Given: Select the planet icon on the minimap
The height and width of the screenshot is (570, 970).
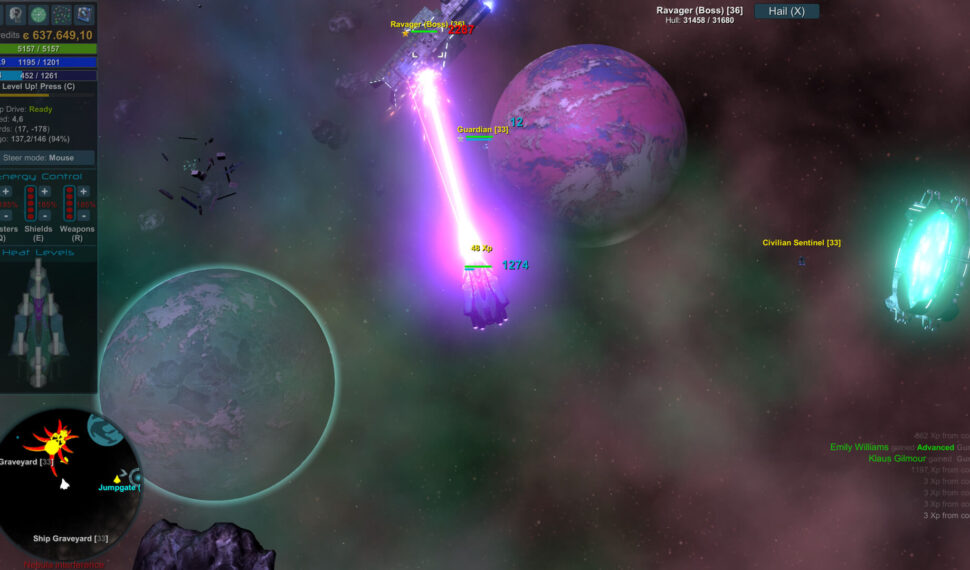Looking at the screenshot, I should (104, 430).
